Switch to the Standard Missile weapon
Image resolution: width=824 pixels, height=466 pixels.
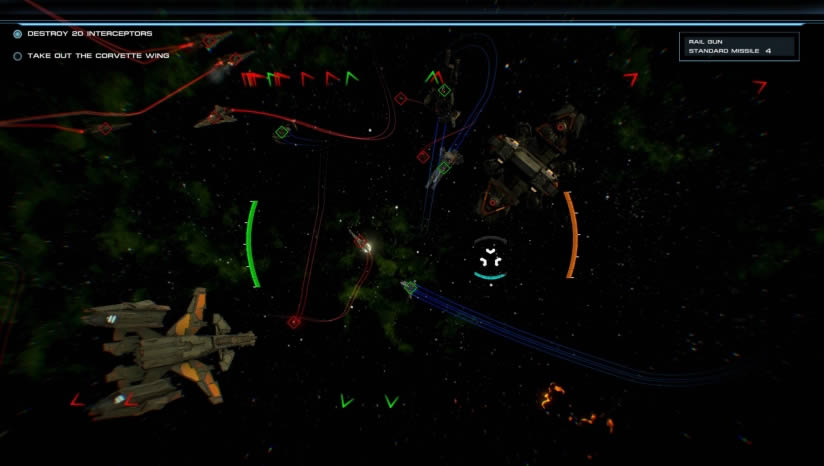tap(724, 51)
